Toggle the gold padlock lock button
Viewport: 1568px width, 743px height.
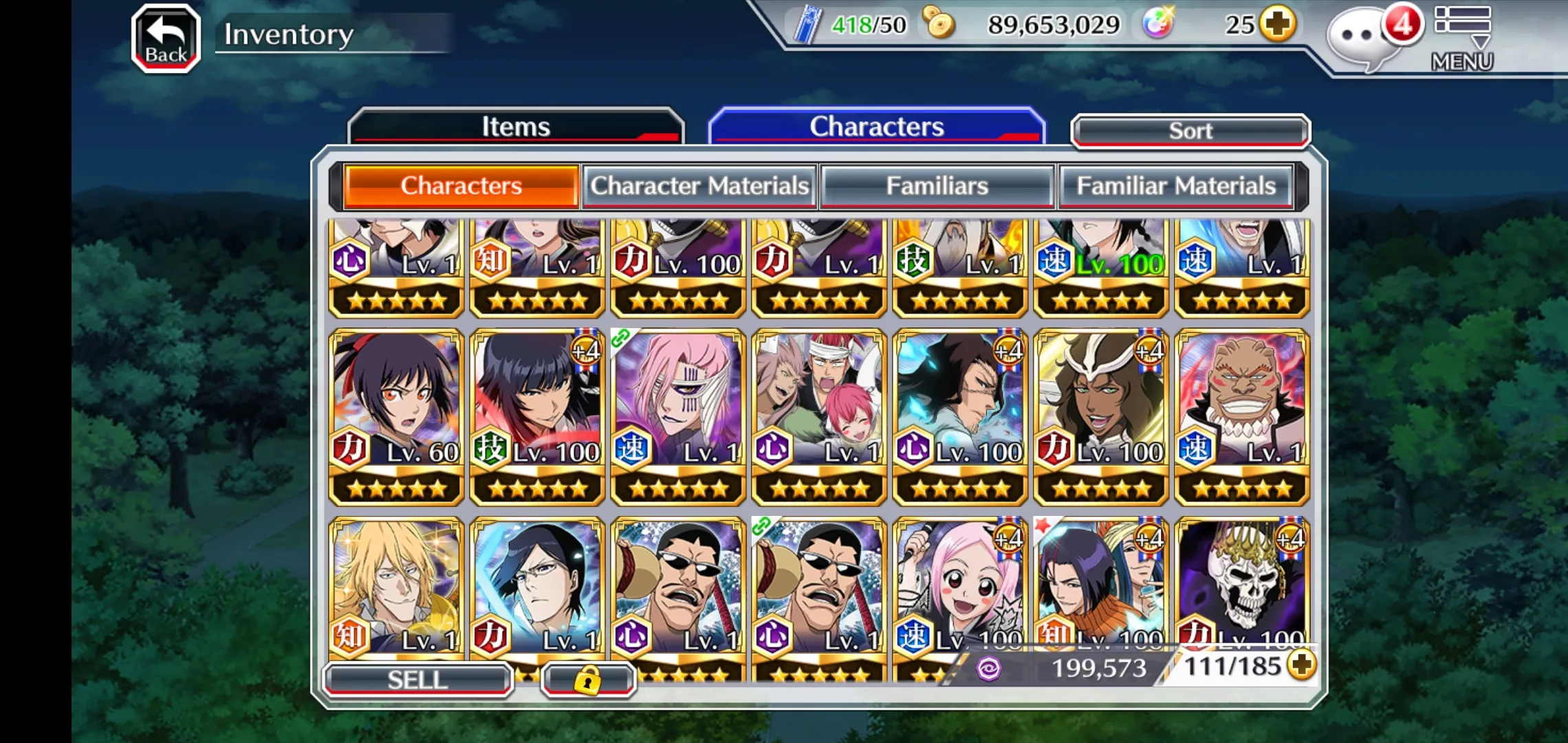587,680
